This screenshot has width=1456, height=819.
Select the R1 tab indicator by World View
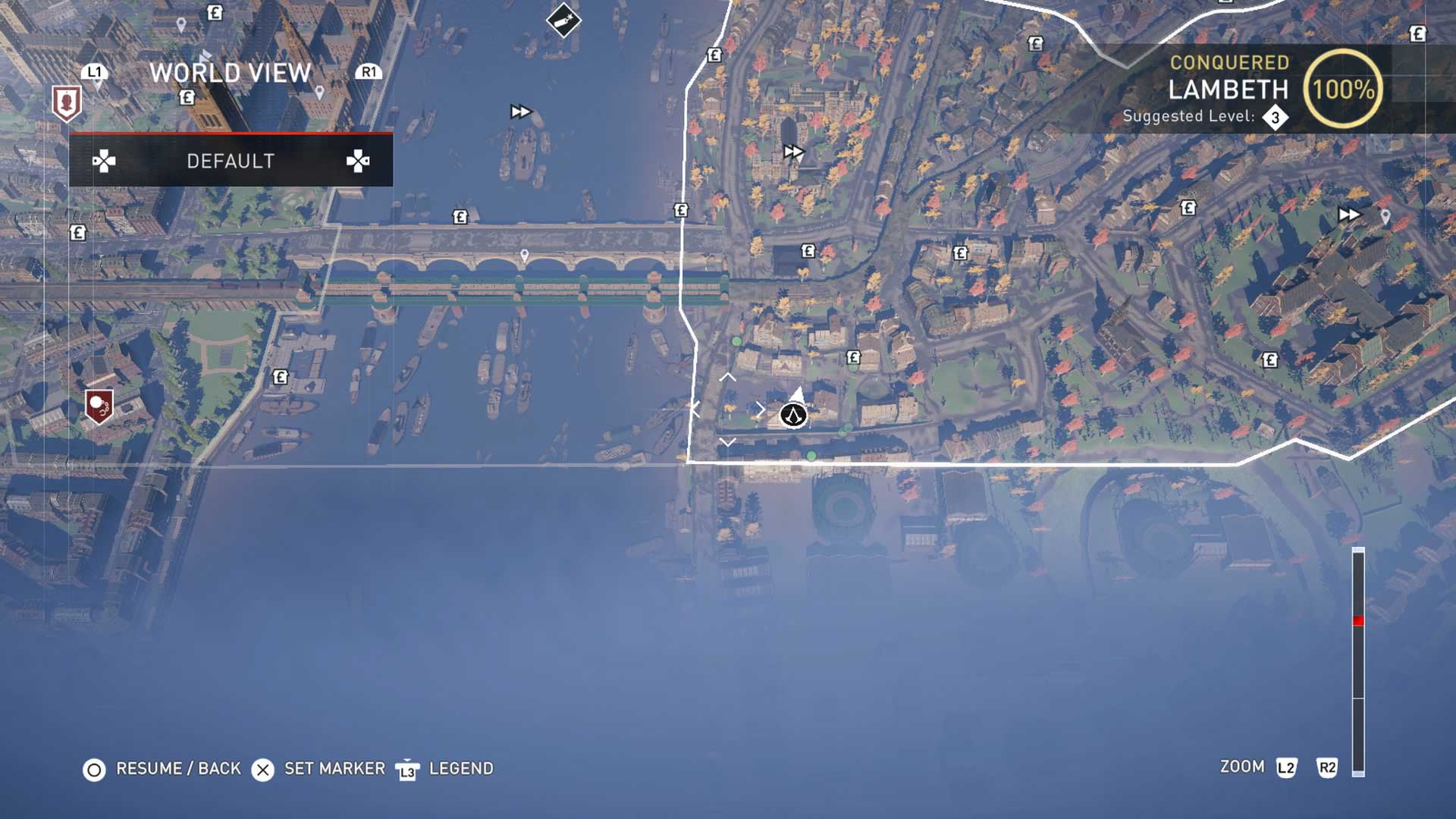pos(371,74)
